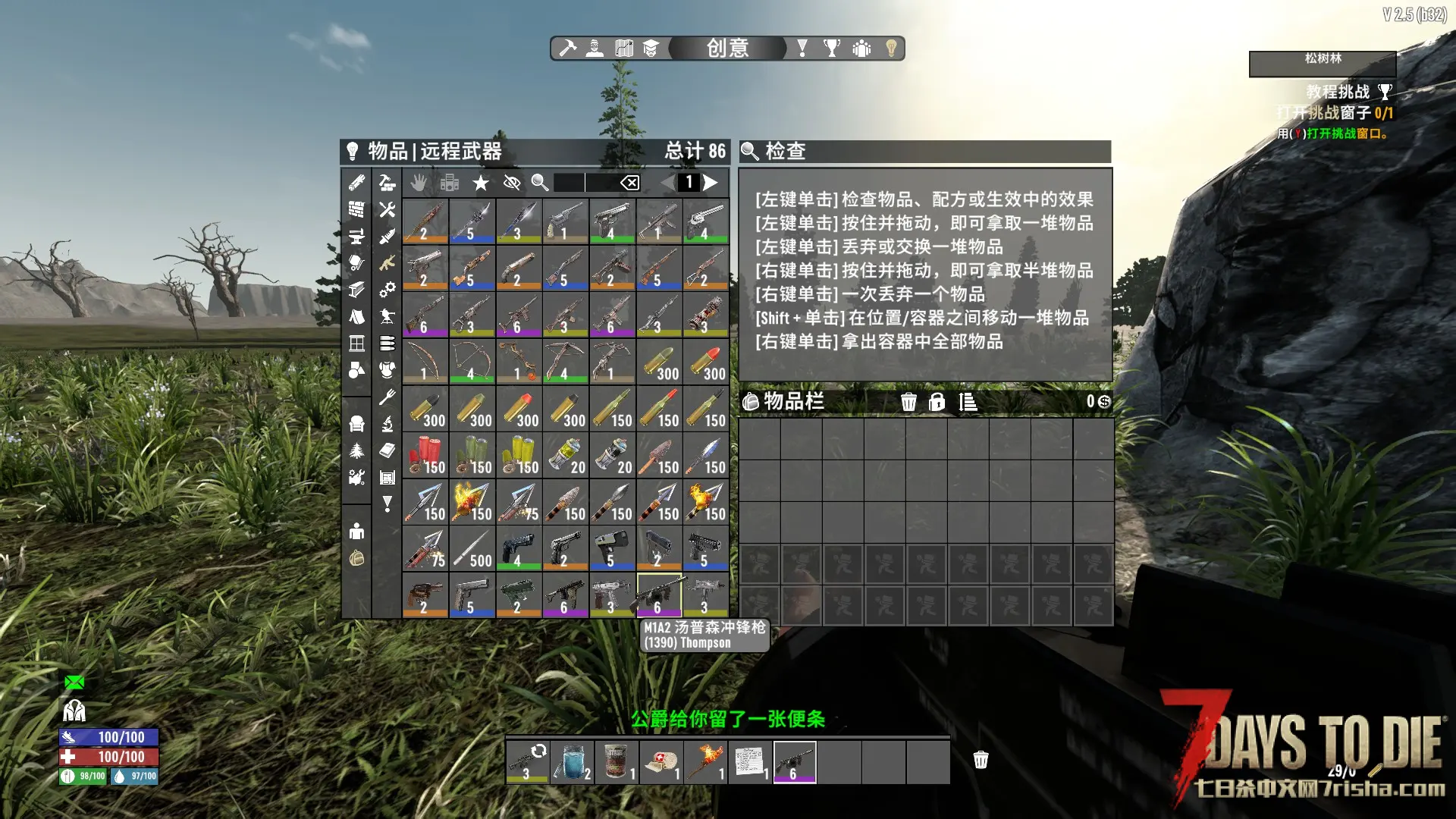Clear the creative menu search field
1456x819 pixels.
[630, 183]
